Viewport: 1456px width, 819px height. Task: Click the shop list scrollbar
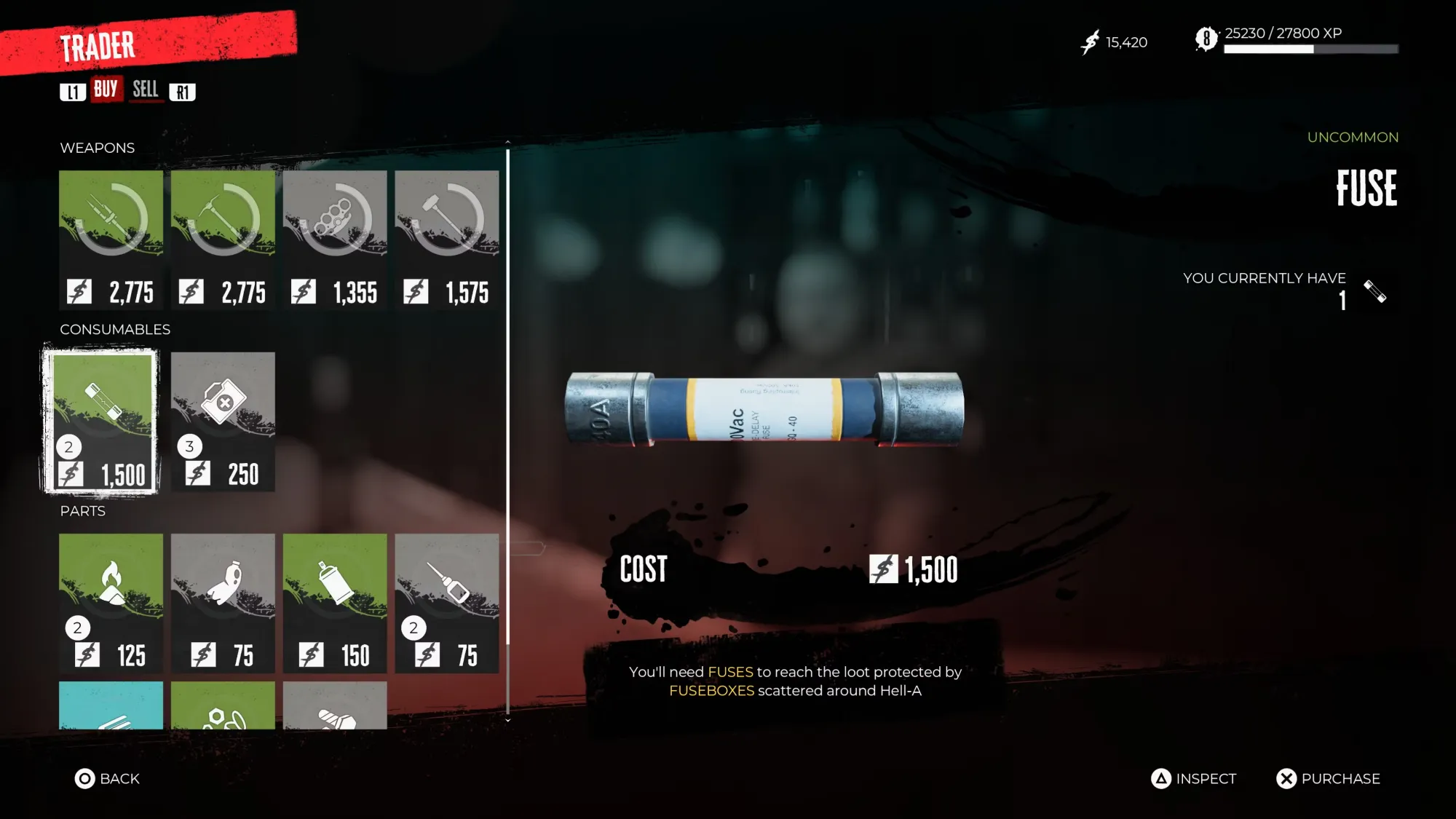(x=507, y=430)
